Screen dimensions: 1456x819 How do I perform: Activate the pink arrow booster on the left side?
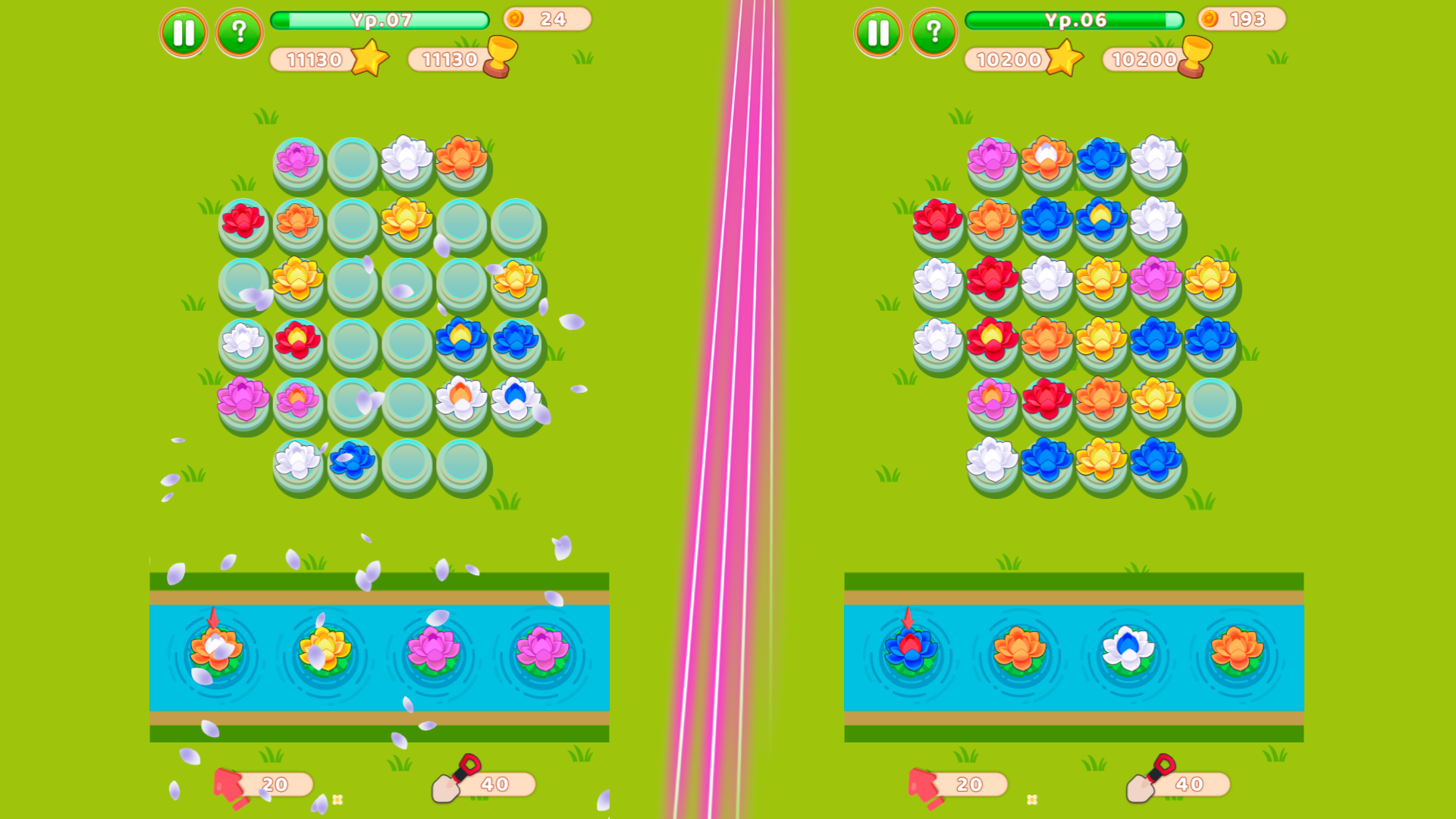click(x=231, y=785)
